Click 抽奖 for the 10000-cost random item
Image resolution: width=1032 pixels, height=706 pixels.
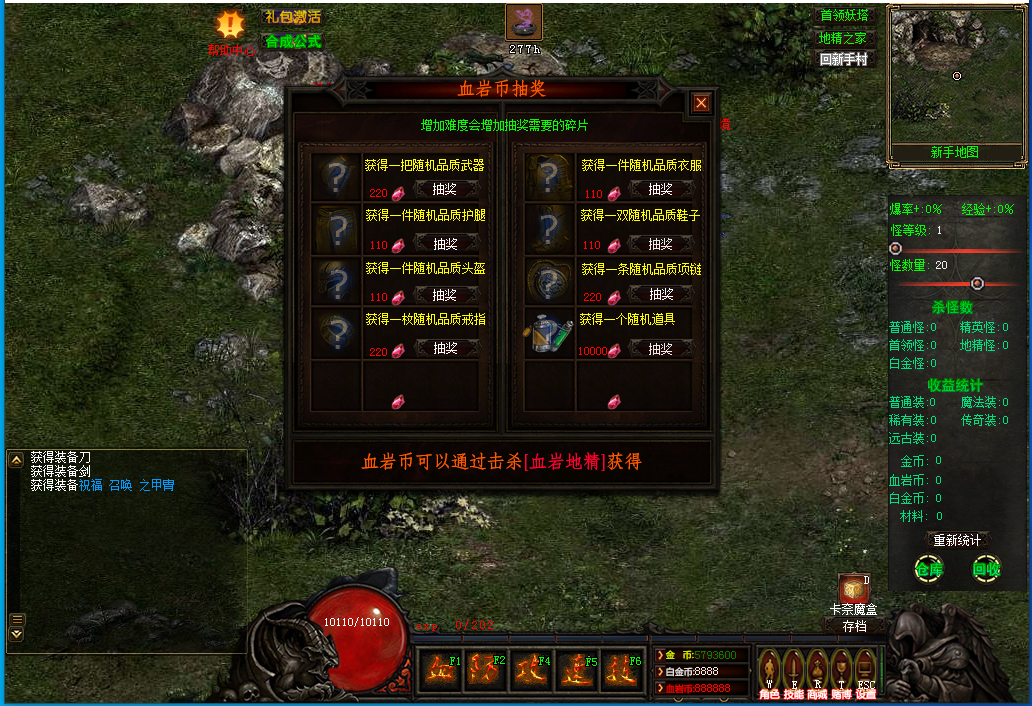660,349
